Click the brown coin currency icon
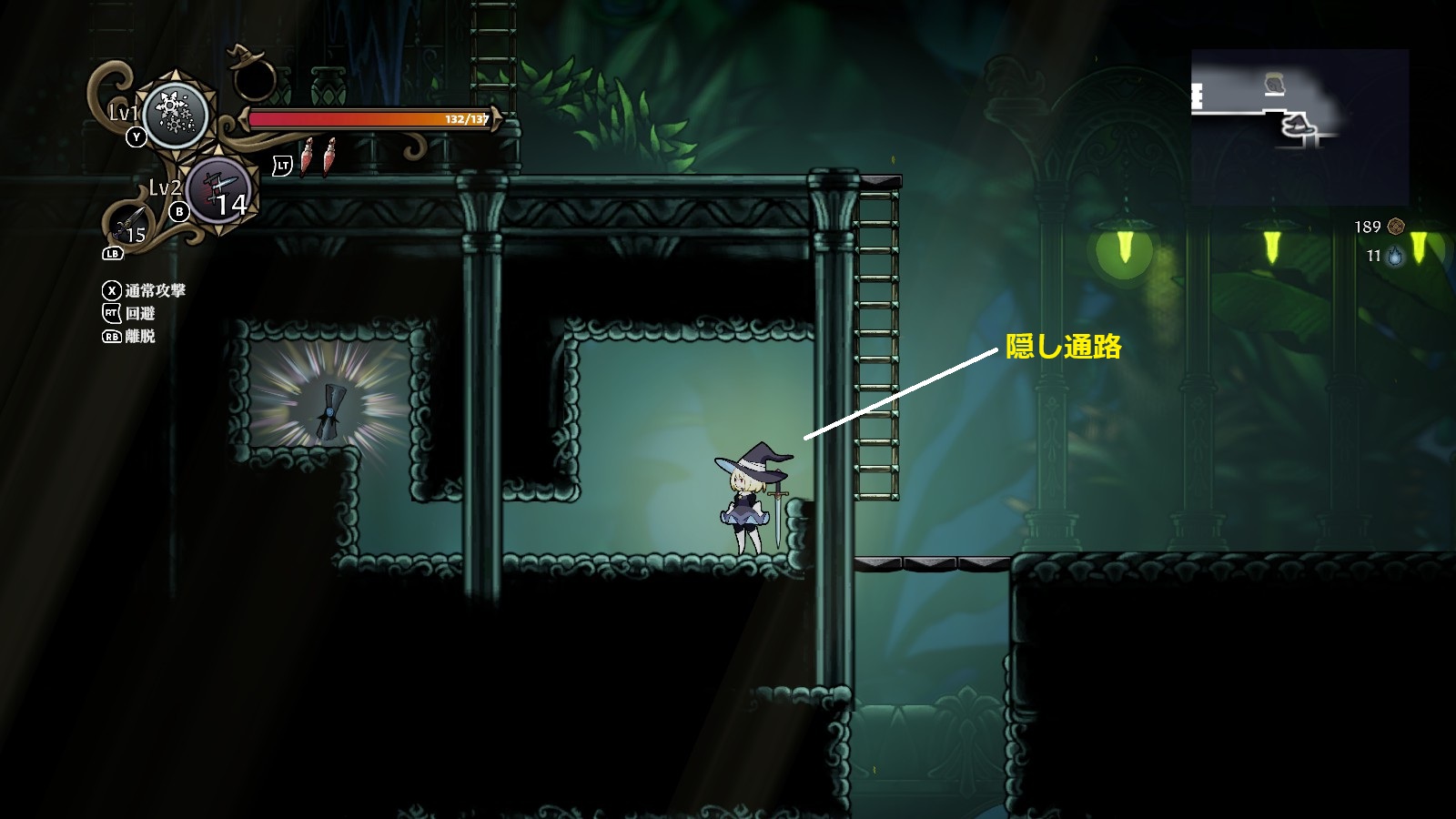Screen dimensions: 1456x819 click(x=1395, y=227)
